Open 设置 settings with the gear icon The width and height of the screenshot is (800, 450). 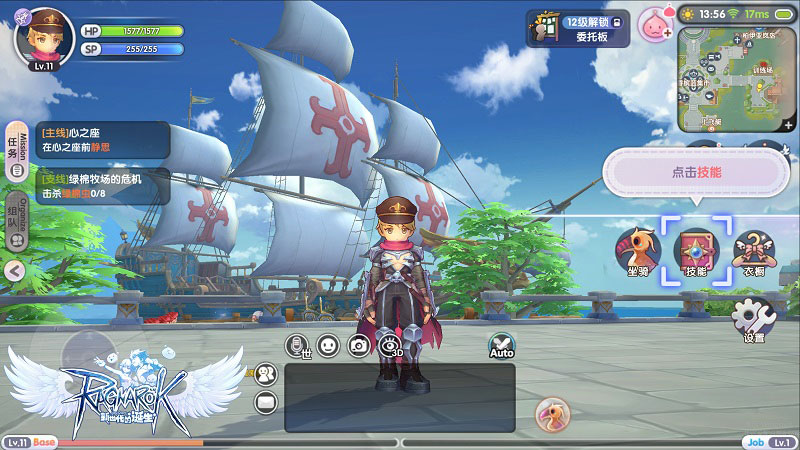(x=753, y=320)
